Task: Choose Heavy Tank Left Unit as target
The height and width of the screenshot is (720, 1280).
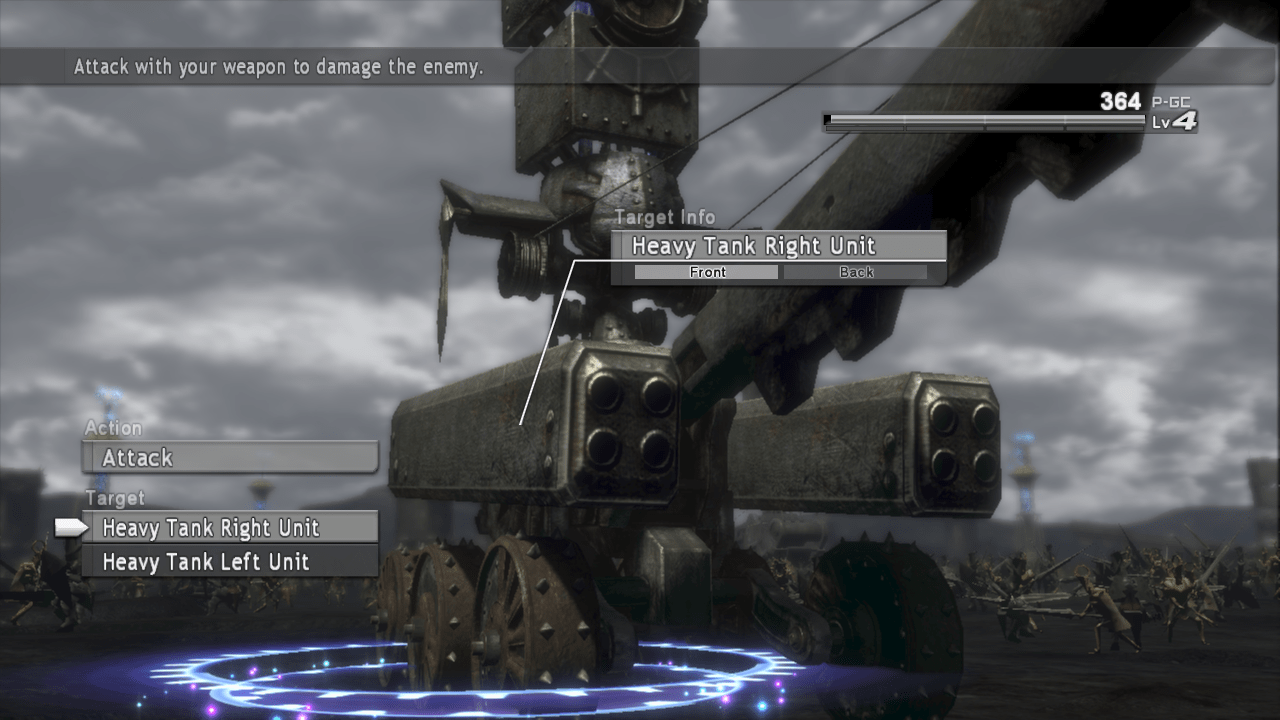Action: [x=230, y=562]
